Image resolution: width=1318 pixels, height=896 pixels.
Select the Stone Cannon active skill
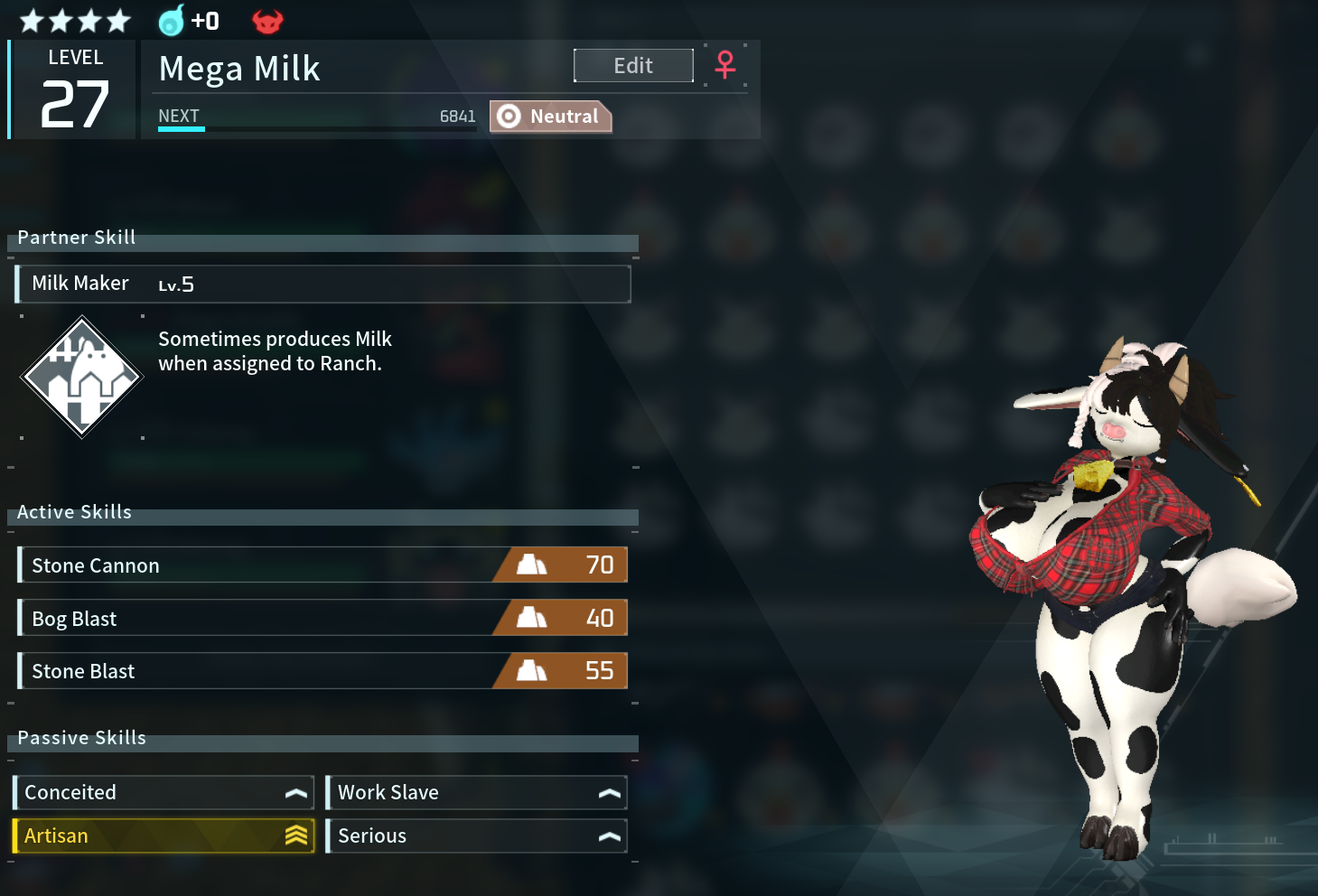tap(322, 565)
